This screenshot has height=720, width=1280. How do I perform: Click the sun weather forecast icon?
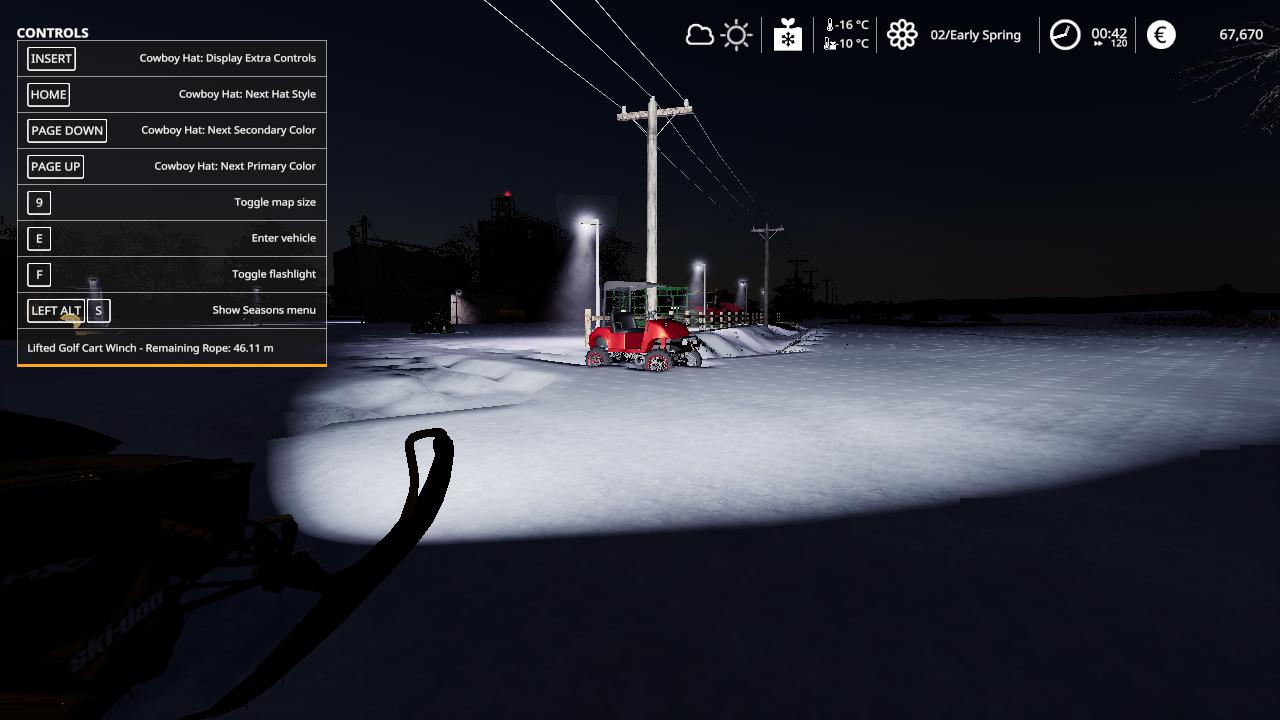[737, 36]
